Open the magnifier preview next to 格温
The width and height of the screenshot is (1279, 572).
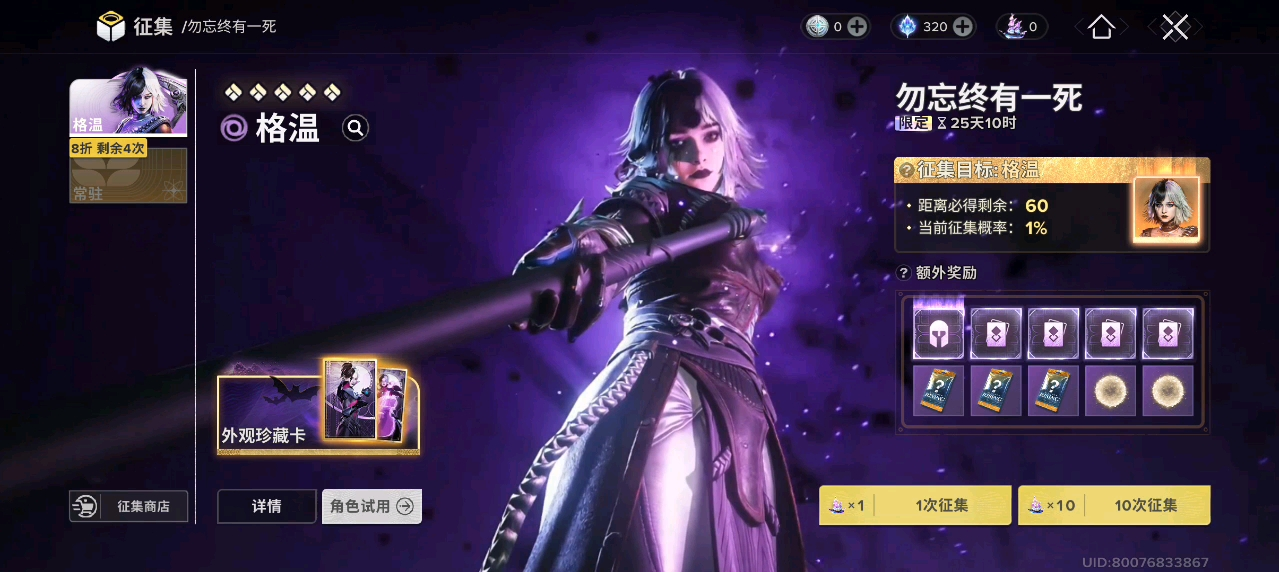coord(356,128)
